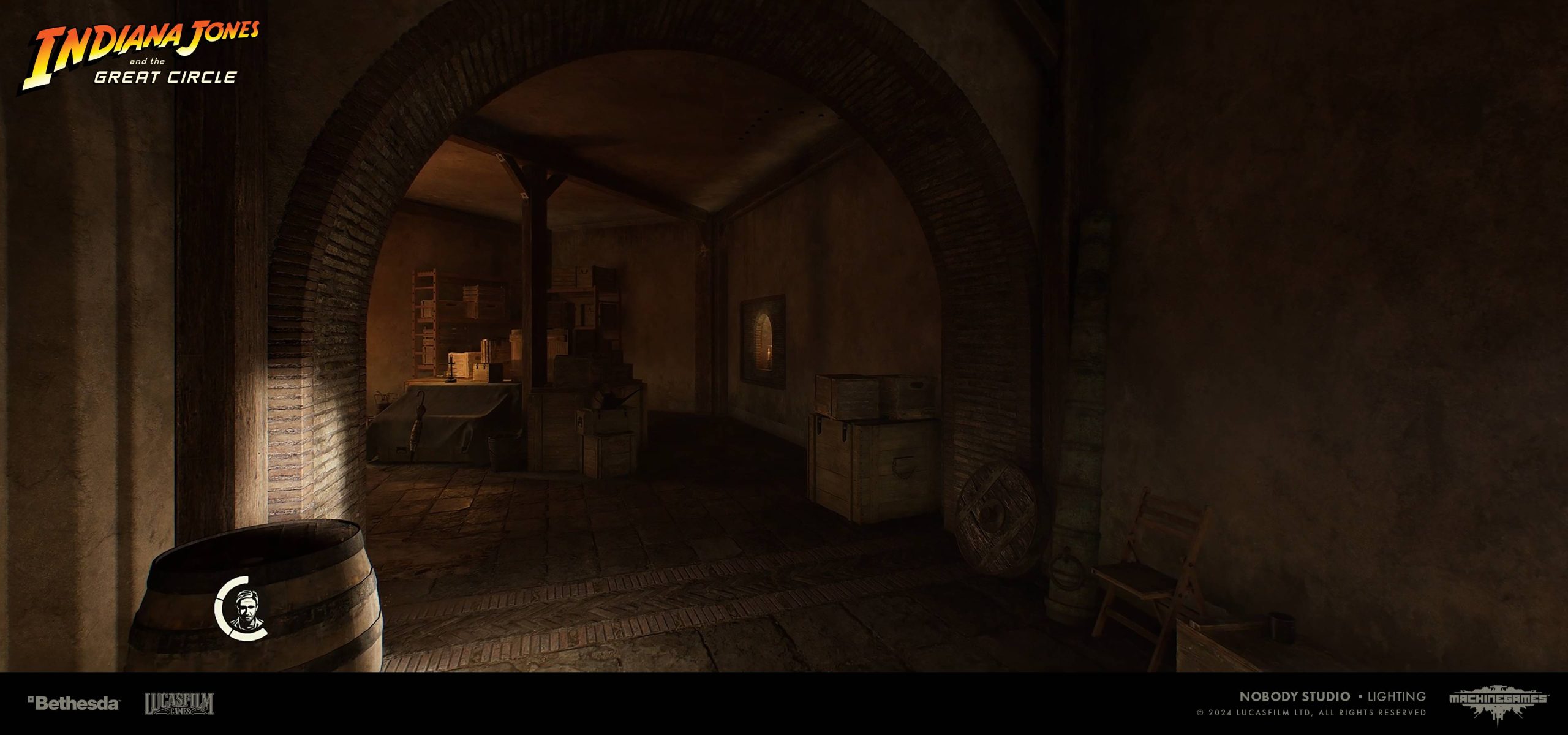Click the Bethesda logo in the footer
1568x735 pixels.
click(74, 703)
